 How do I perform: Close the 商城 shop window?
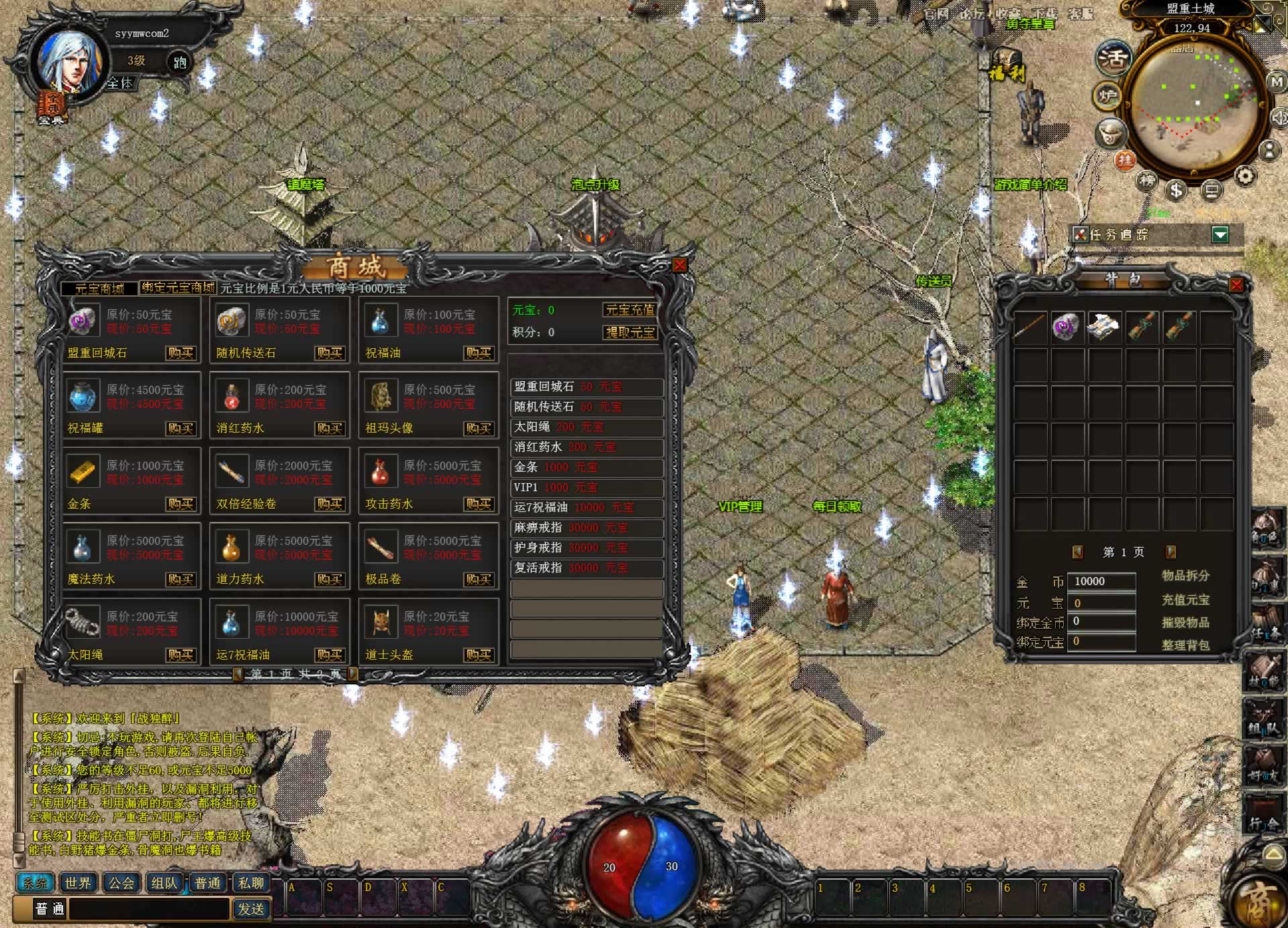pyautogui.click(x=679, y=265)
